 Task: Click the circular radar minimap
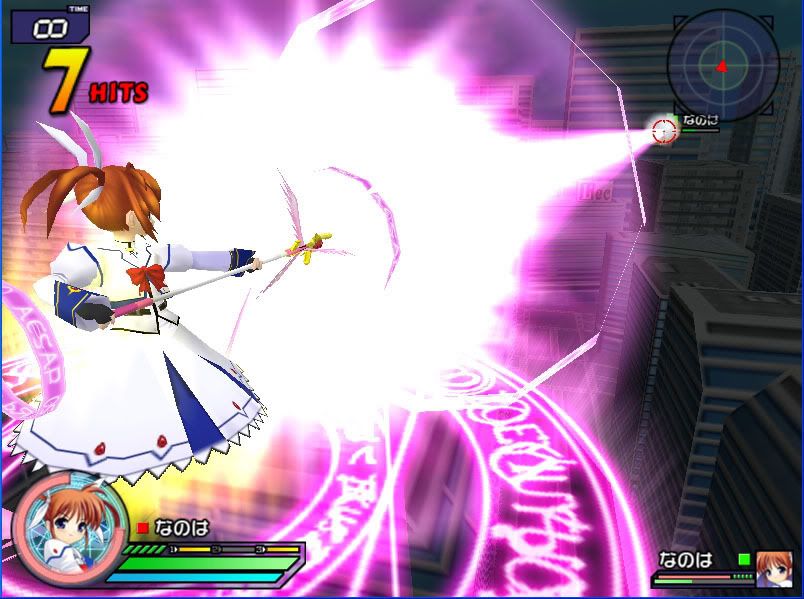point(722,66)
